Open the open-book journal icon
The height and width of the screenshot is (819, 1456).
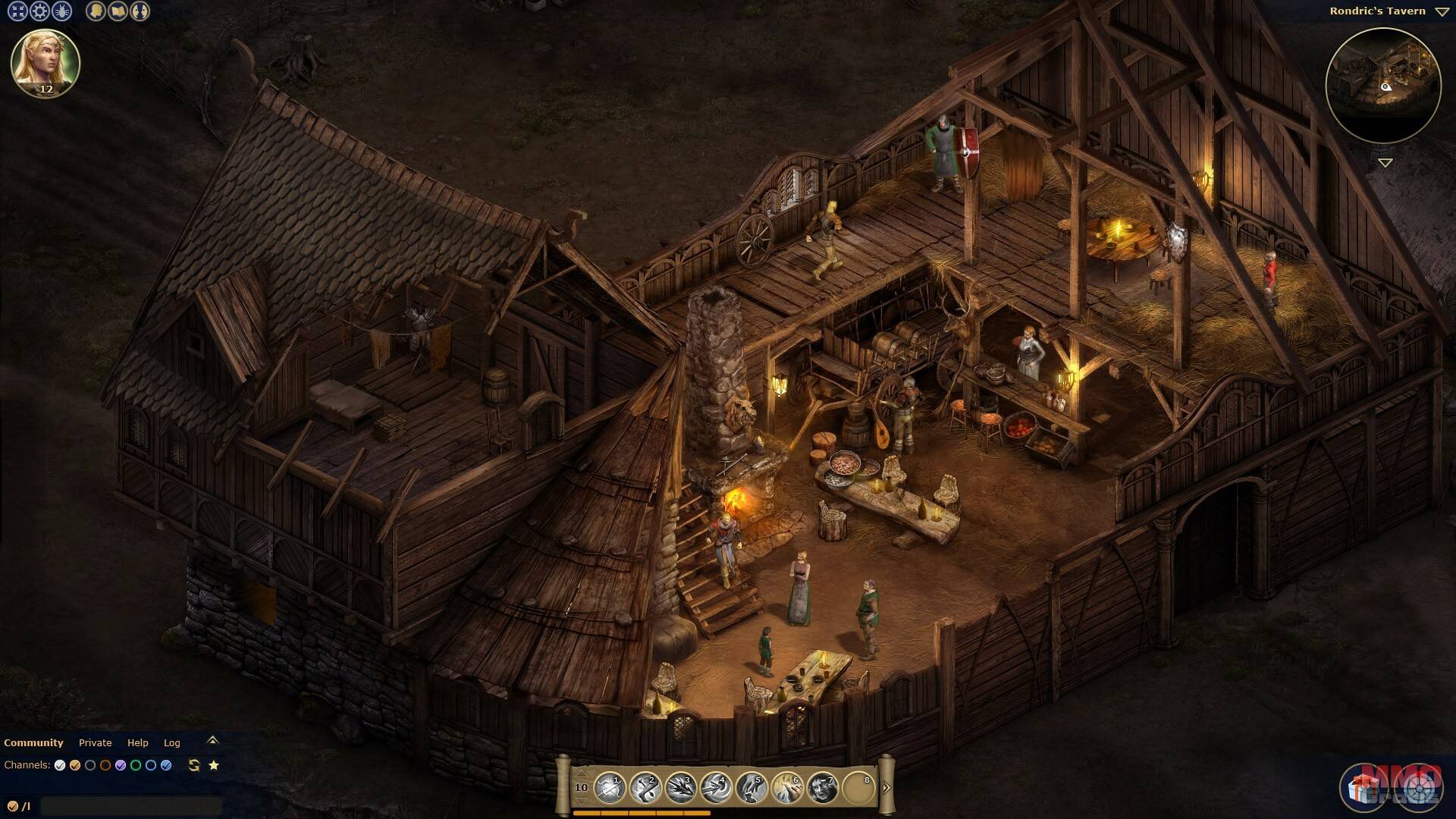[118, 11]
